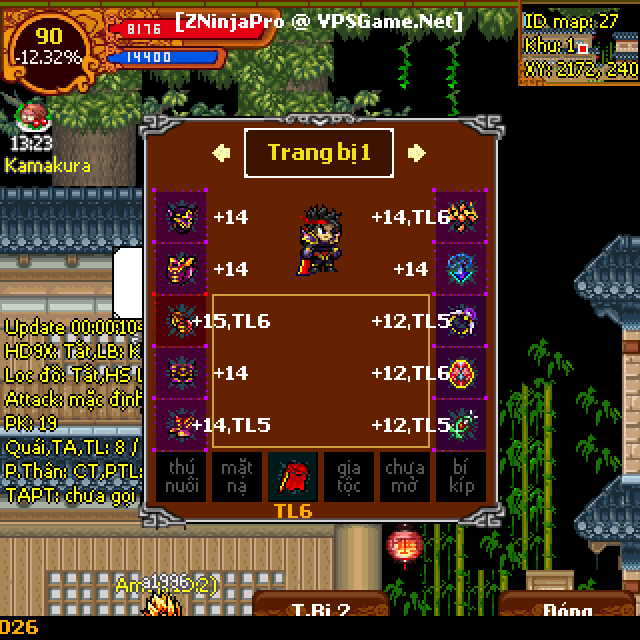640x640 pixels.
Task: Select the +15,TL6 equipment slot
Action: pos(181,321)
